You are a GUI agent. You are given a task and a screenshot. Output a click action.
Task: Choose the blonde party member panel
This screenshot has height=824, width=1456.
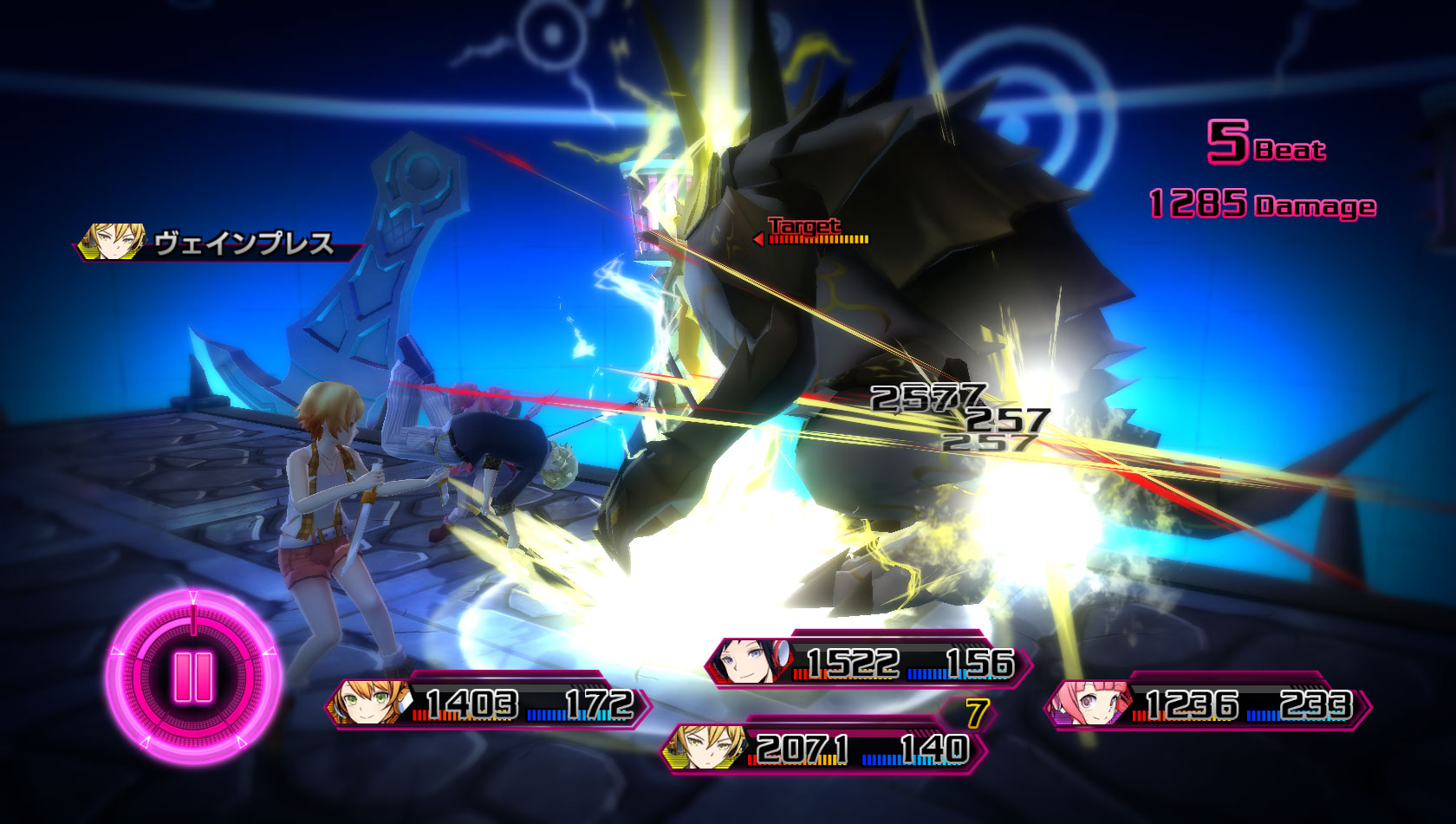[823, 749]
